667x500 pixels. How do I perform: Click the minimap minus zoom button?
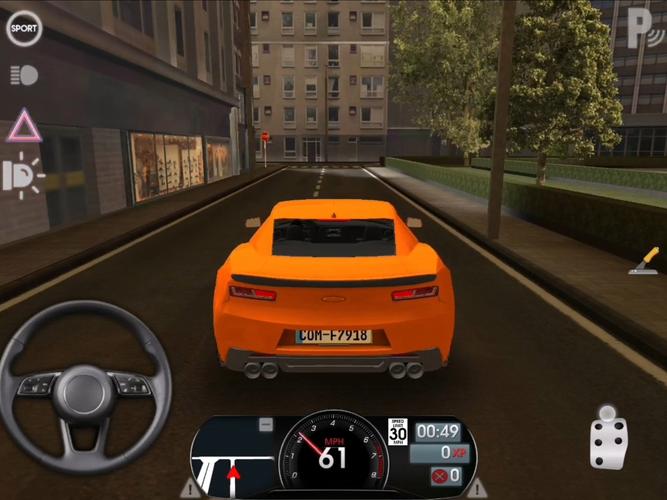click(265, 425)
